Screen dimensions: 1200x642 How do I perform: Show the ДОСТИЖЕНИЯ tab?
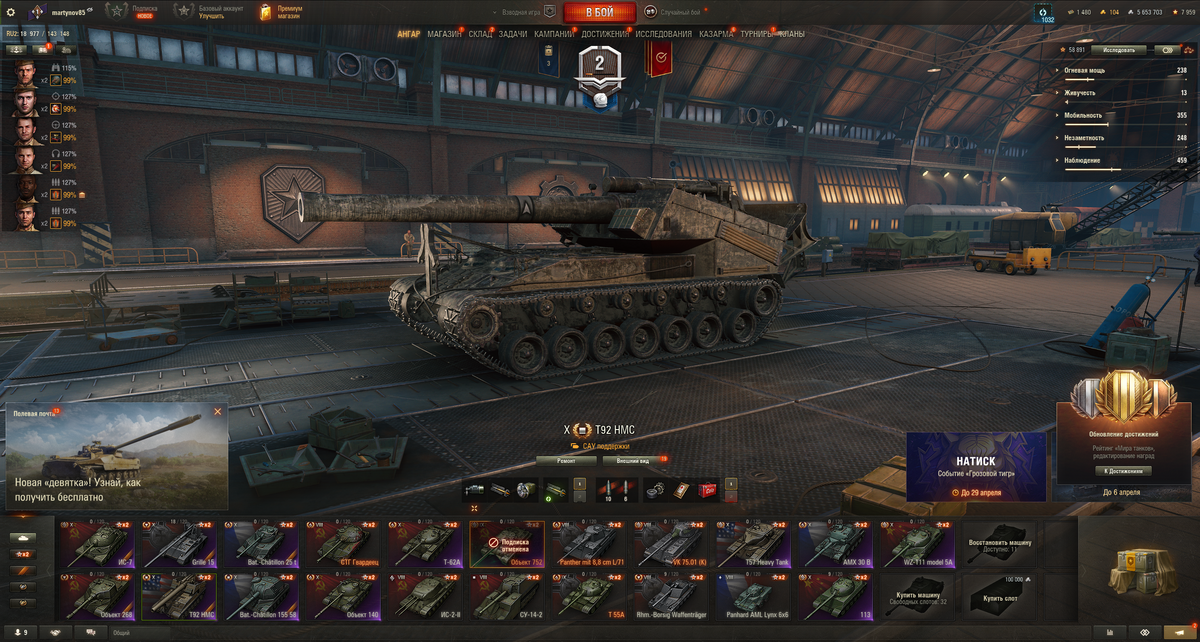(605, 34)
